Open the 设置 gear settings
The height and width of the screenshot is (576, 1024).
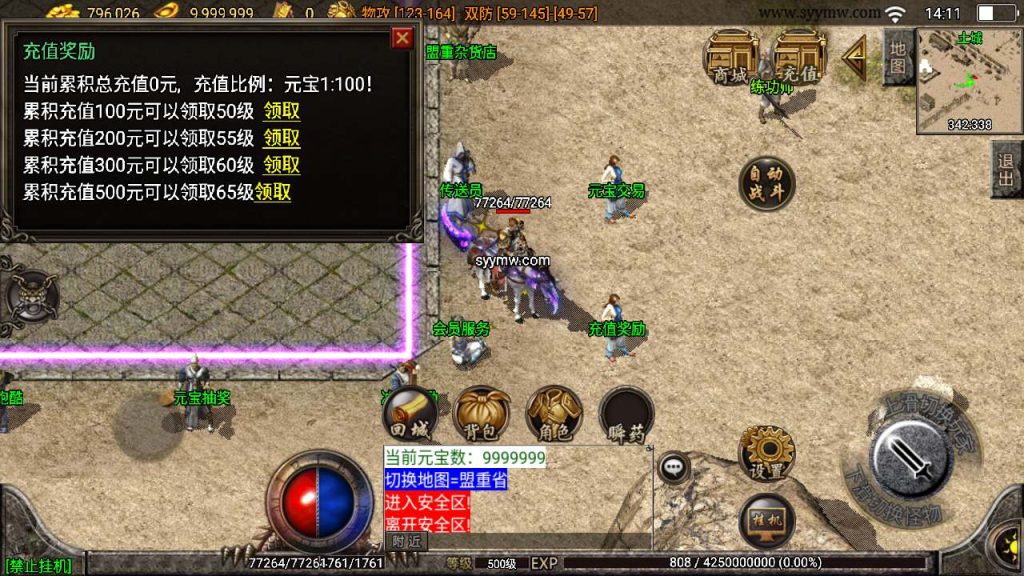point(767,452)
